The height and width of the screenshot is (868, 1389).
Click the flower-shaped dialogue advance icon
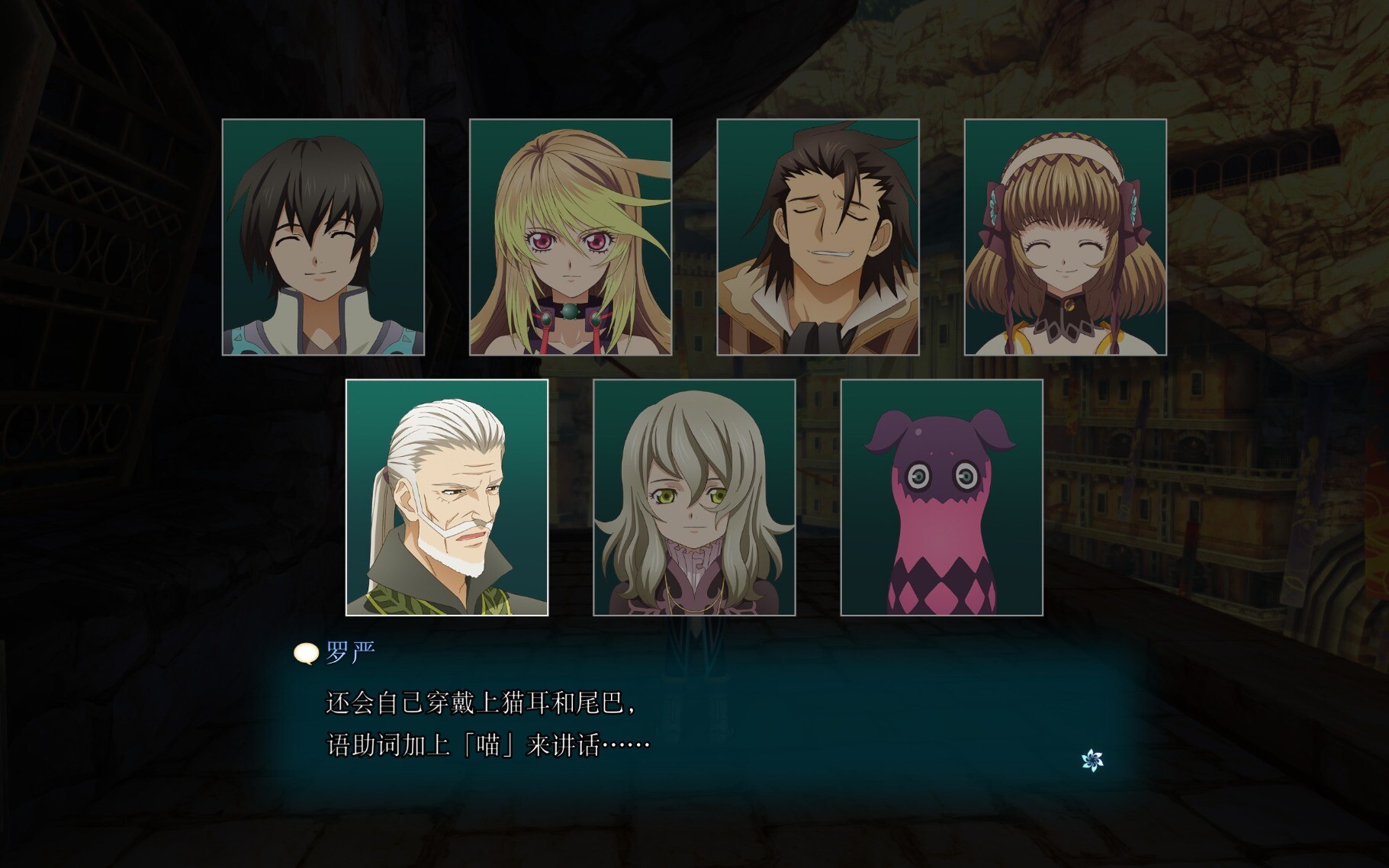click(x=1092, y=760)
